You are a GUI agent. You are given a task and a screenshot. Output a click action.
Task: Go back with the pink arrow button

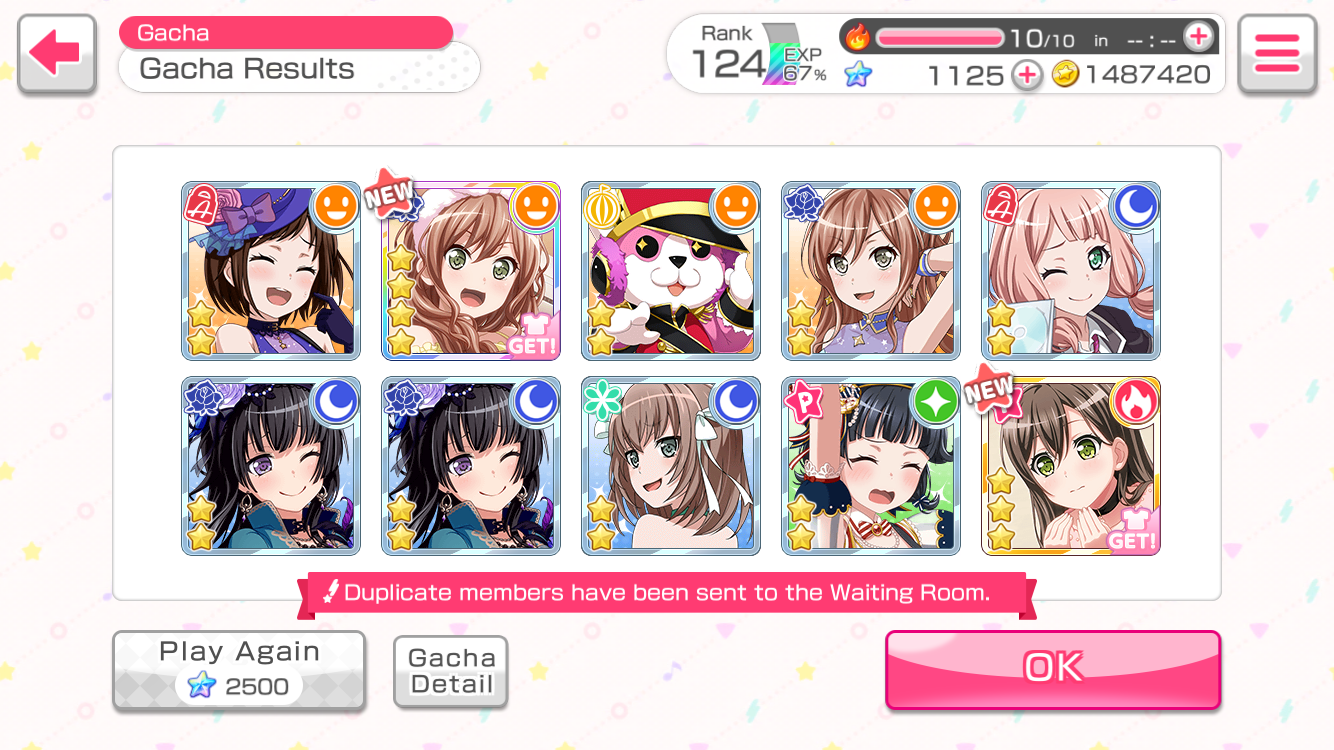[x=57, y=54]
